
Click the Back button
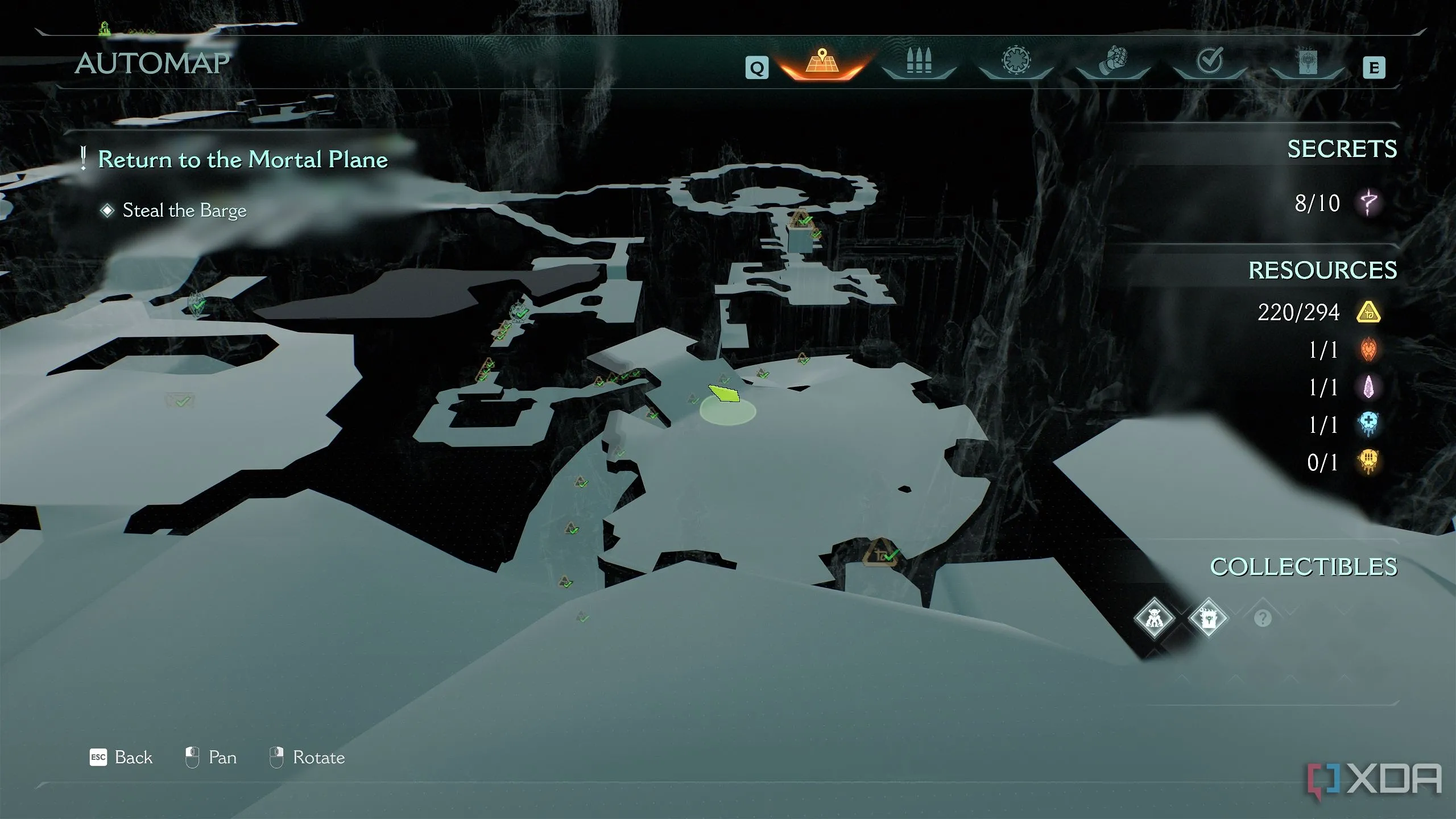coord(122,758)
